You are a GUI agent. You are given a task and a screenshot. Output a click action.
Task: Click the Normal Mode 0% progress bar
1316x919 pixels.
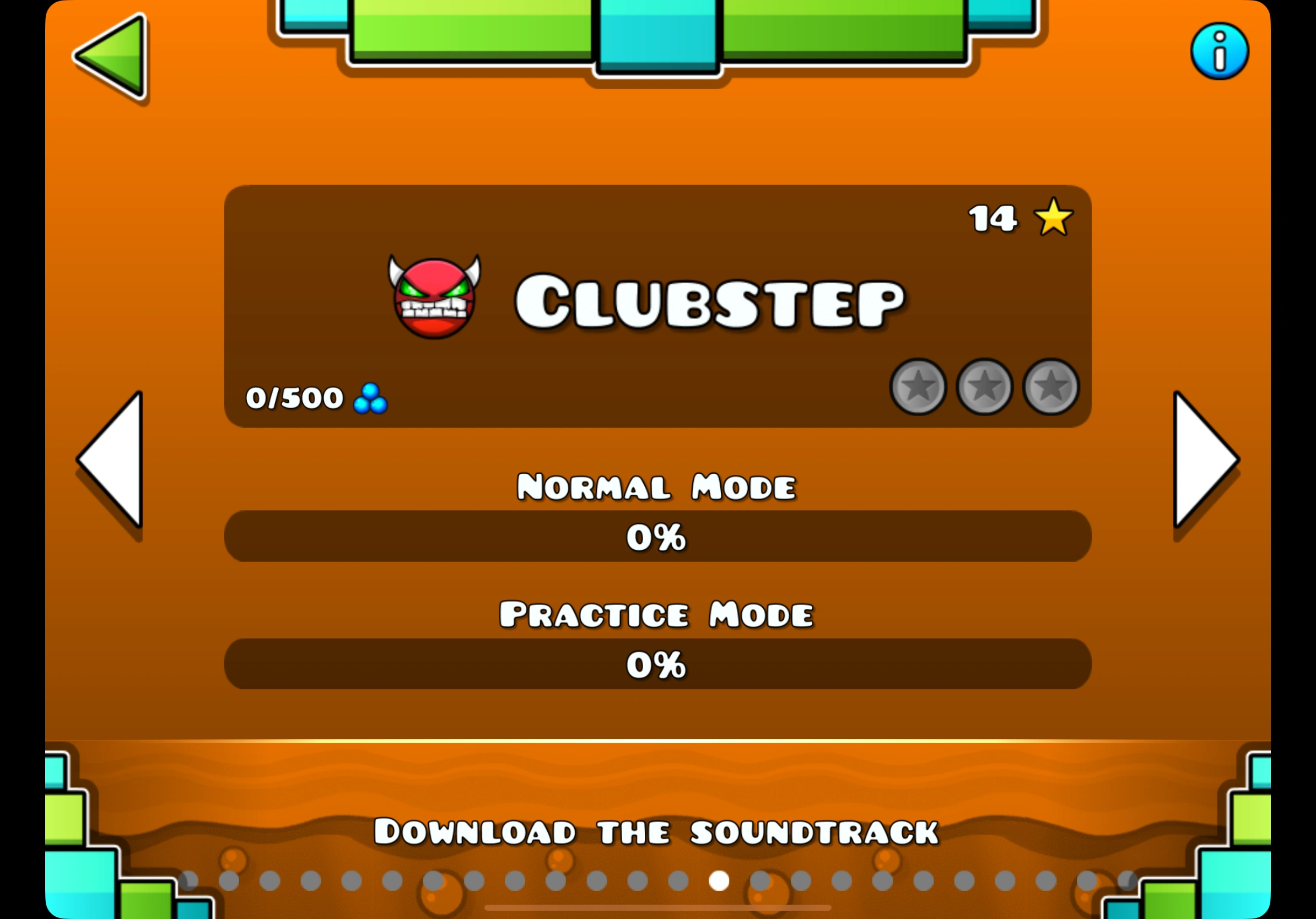[x=657, y=536]
